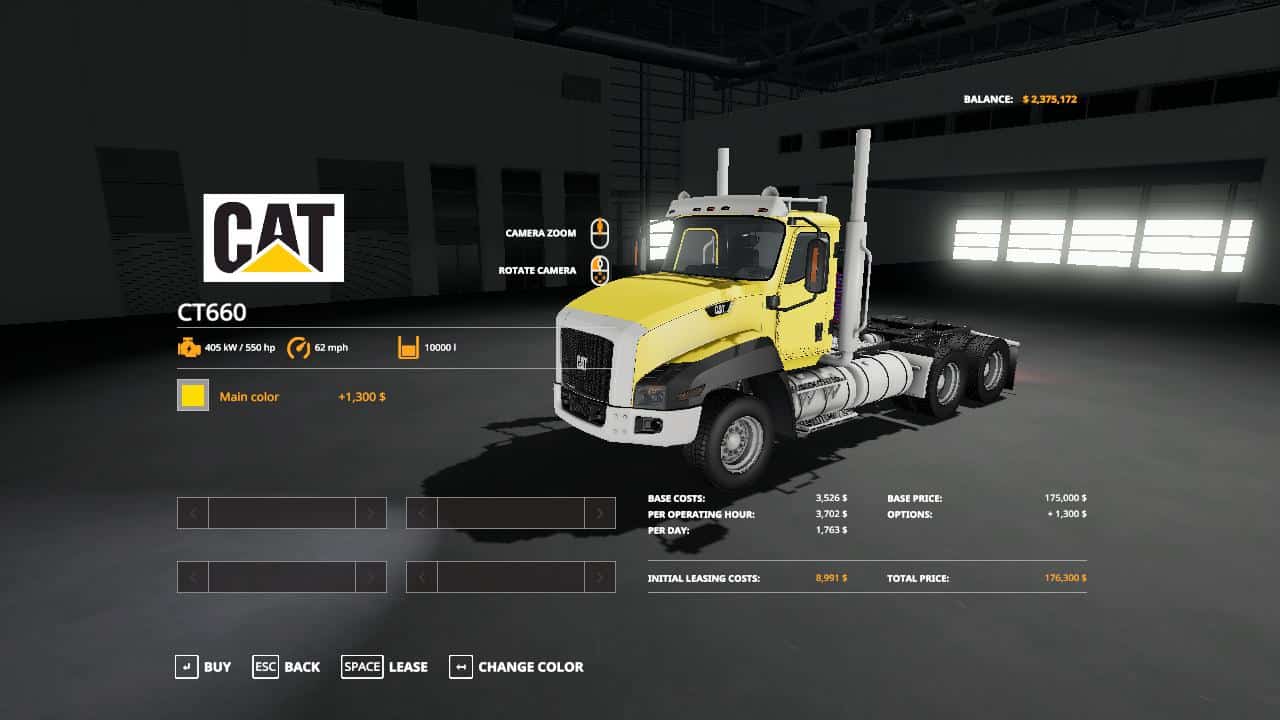Screen dimensions: 1280x720
Task: Select the yellow Main color swatch
Action: (193, 396)
